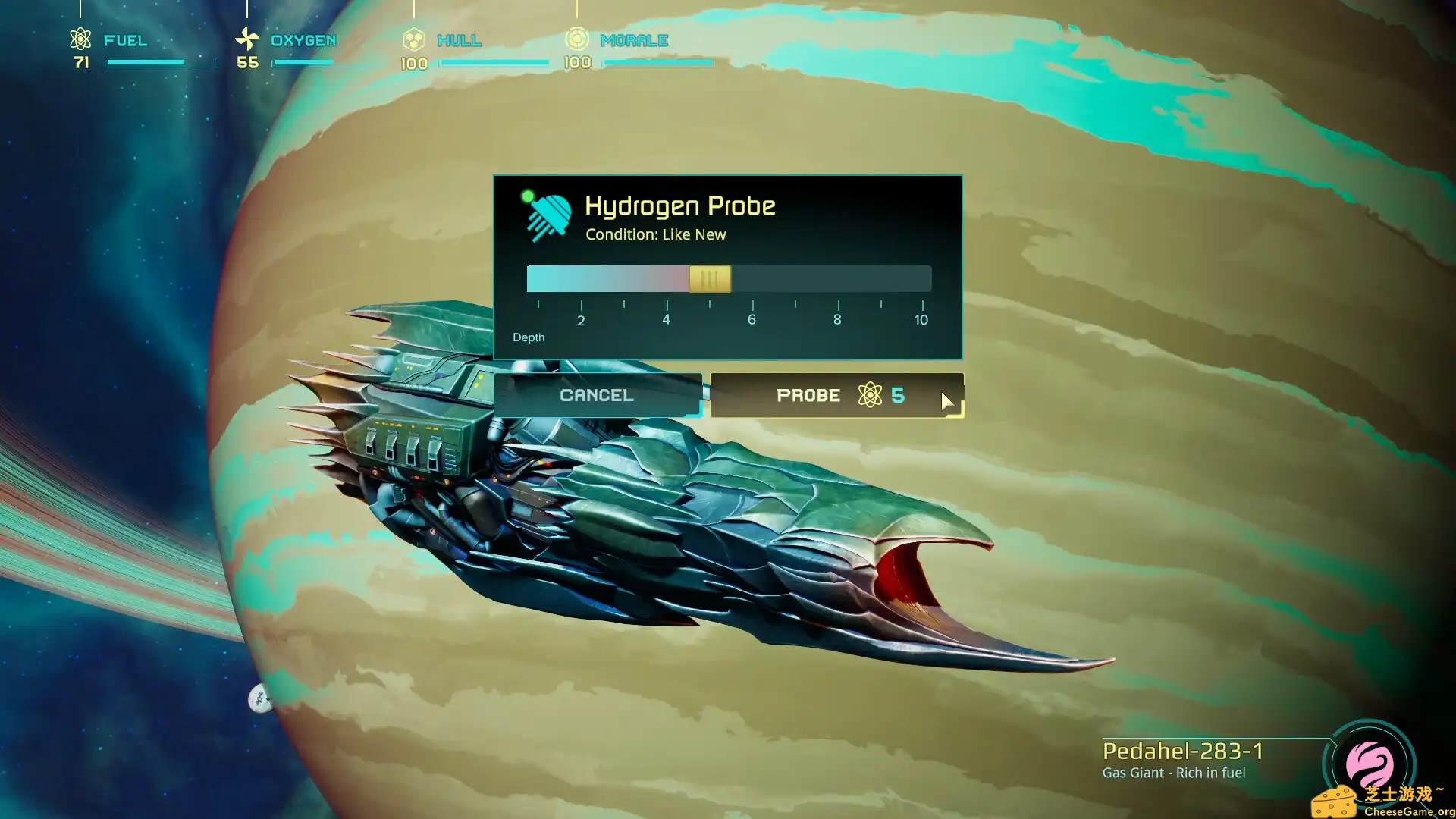Launch the probe for 5 fuel
Screen dimensions: 1456x819
click(x=836, y=395)
